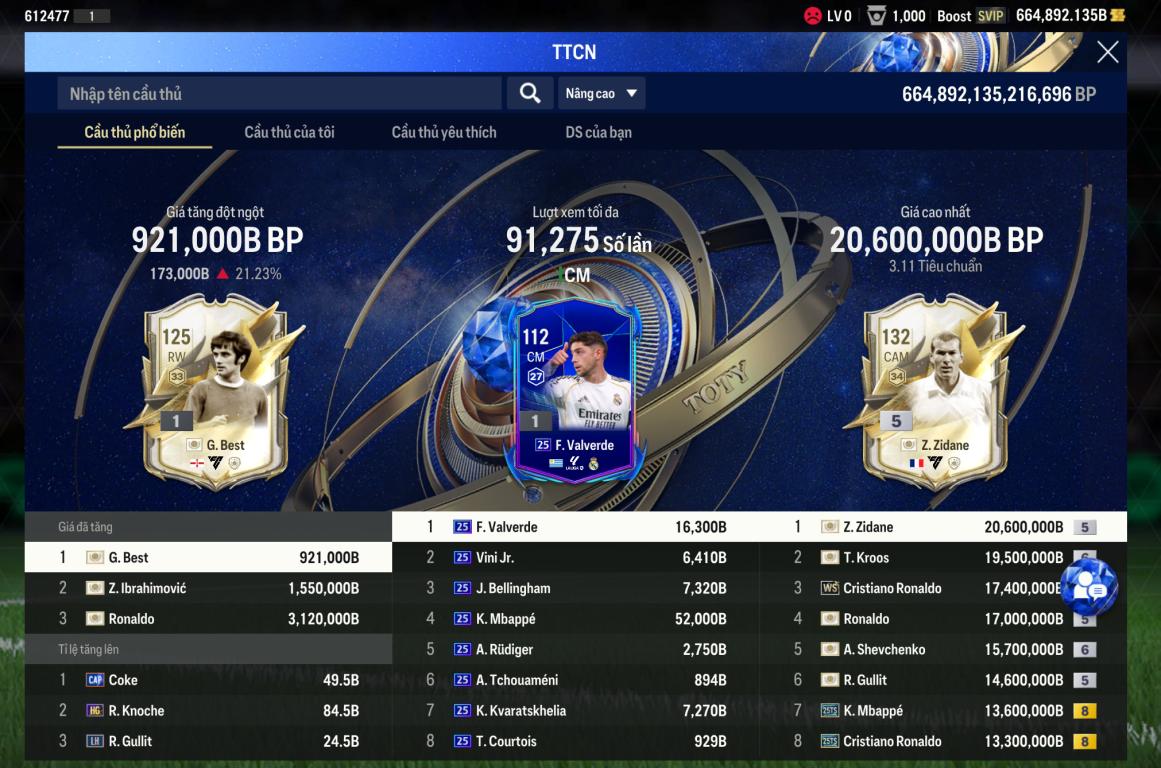1161x768 pixels.
Task: Click the magnifying glass search button
Action: (x=530, y=93)
